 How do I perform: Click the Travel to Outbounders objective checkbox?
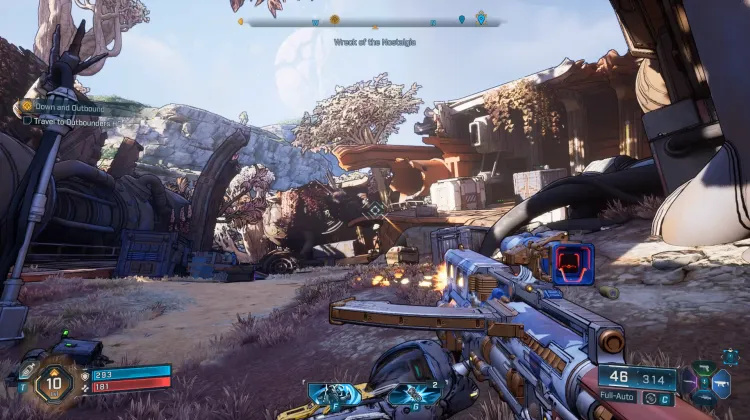pos(28,121)
